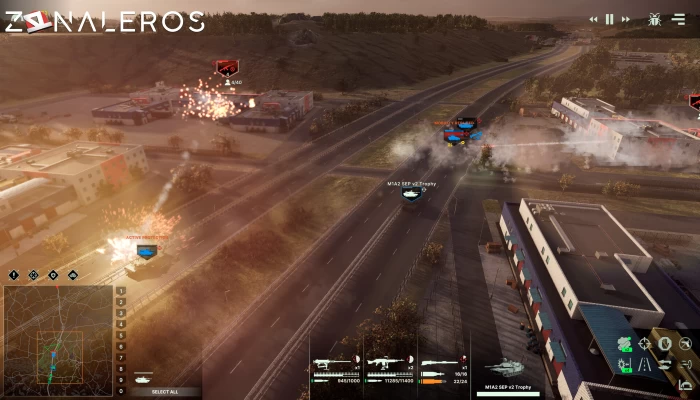Screen dimensions: 700x400
Task: Select control group 5
Action: click(x=122, y=335)
